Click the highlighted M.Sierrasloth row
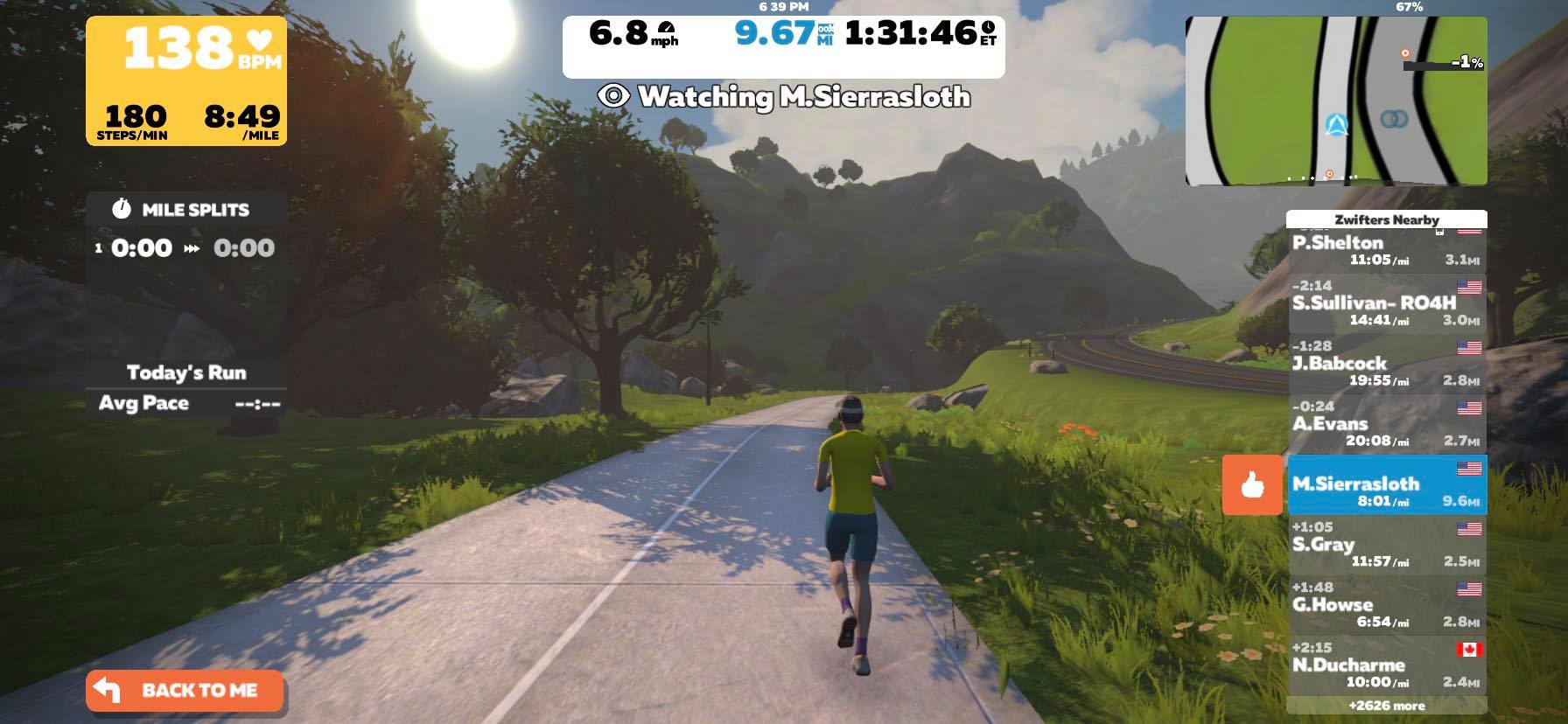Screen dimensions: 1568x724 point(1386,484)
